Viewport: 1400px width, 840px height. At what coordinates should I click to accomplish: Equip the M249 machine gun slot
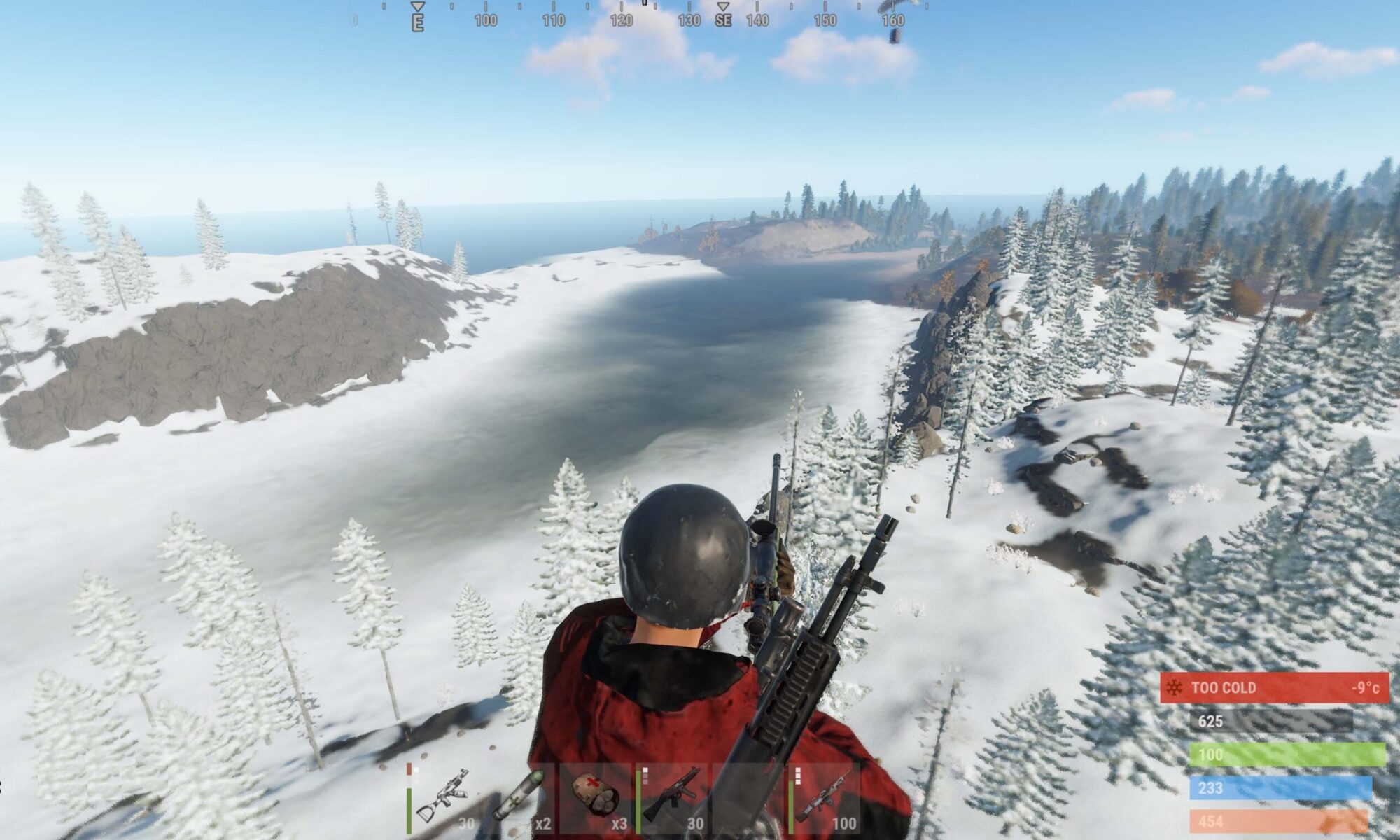pos(825,798)
